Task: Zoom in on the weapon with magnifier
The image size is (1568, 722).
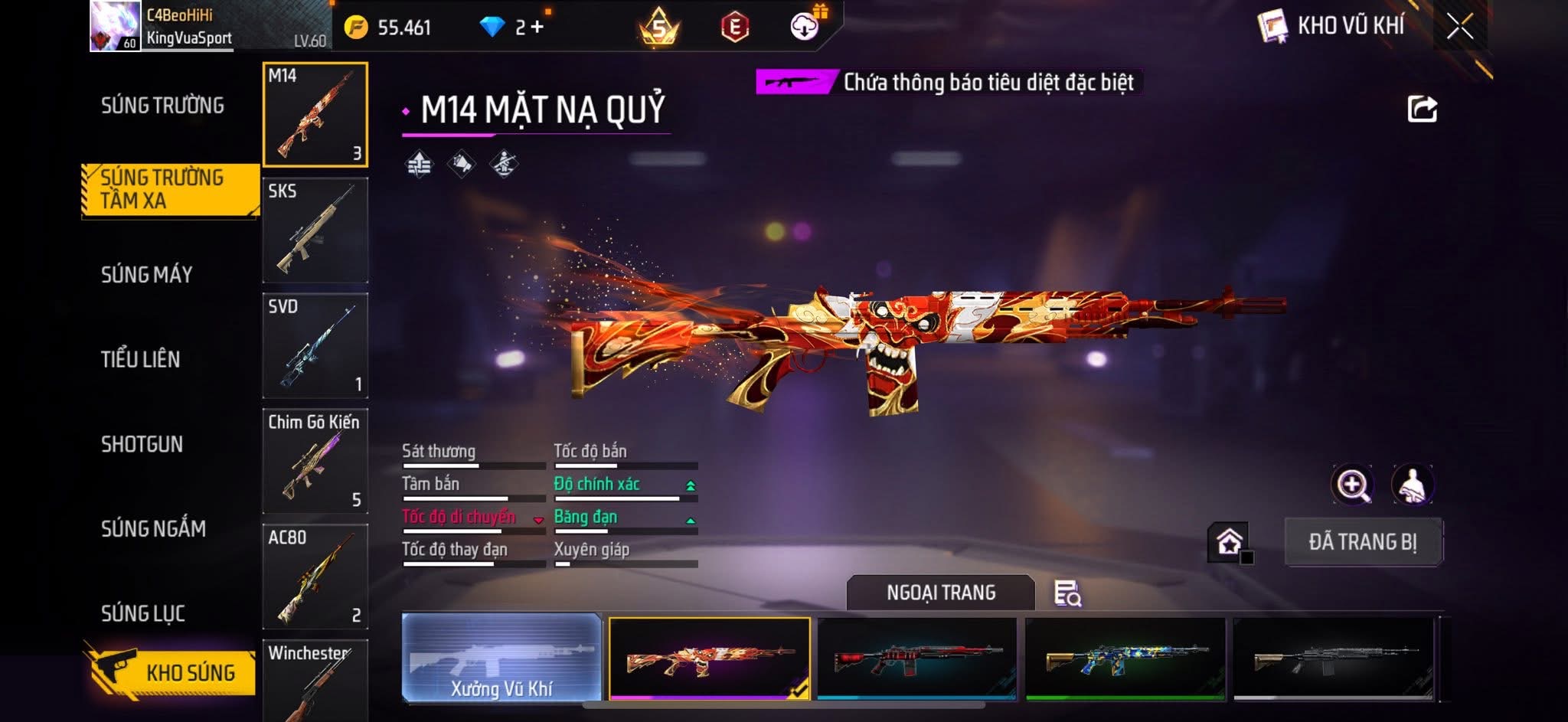Action: 1352,485
